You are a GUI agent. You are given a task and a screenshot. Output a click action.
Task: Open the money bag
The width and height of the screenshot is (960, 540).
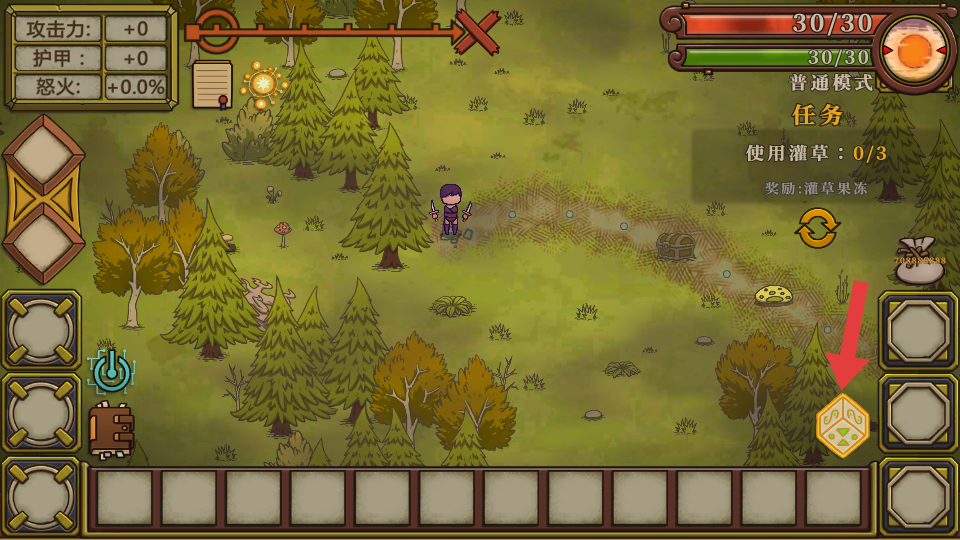(x=919, y=261)
